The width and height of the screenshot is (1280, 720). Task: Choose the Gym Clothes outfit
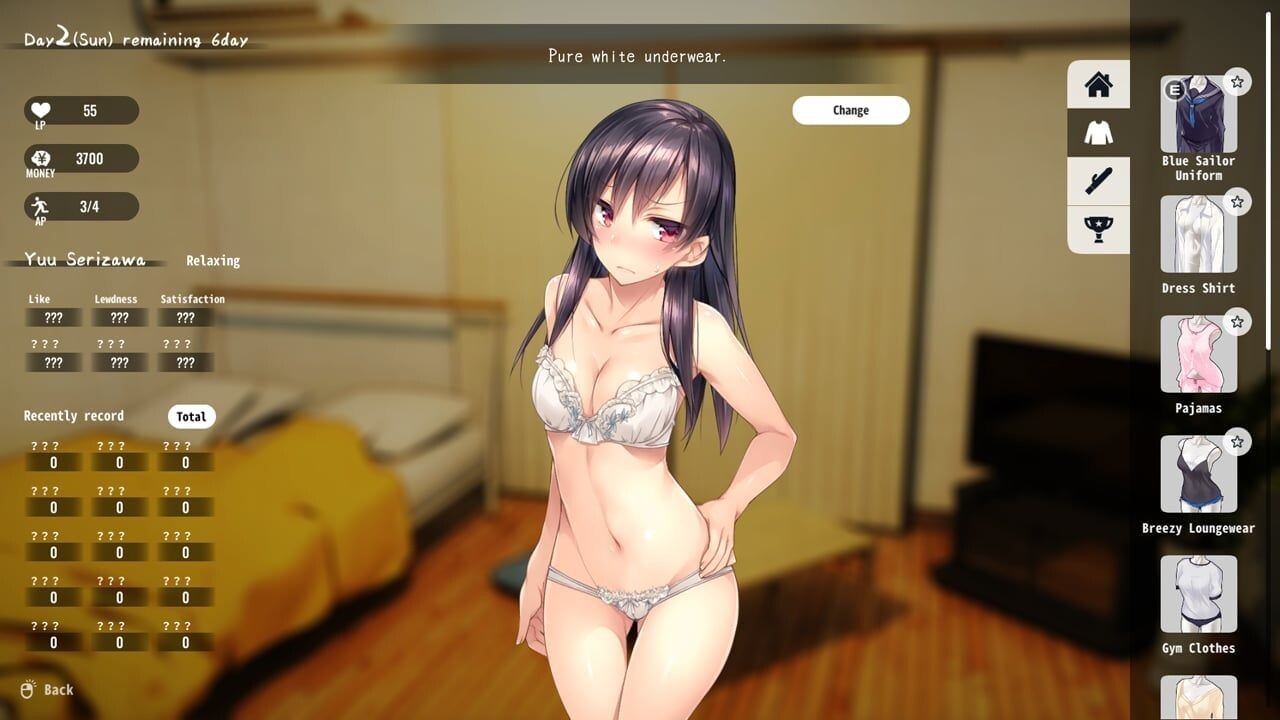tap(1198, 595)
